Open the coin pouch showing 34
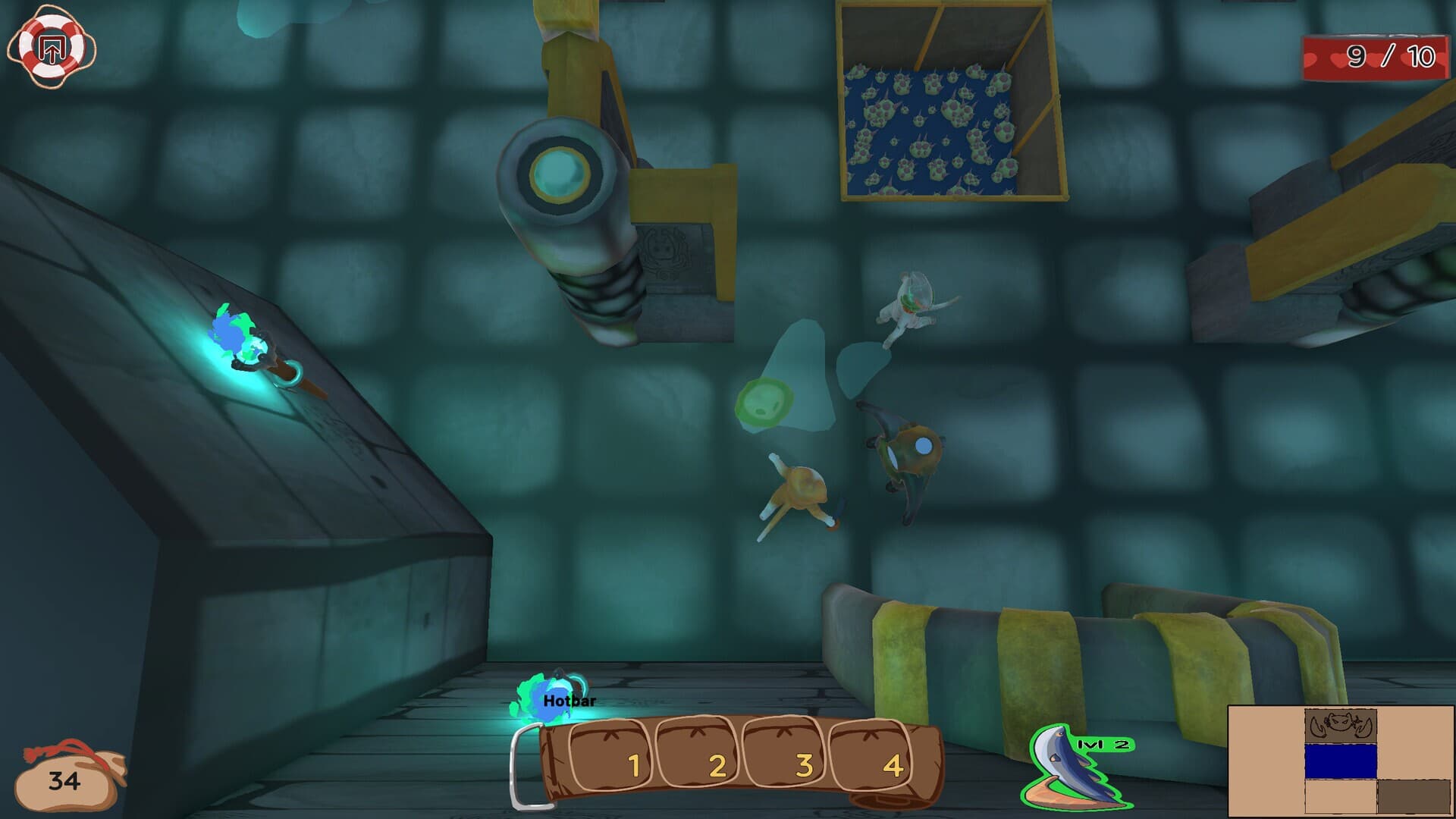 point(68,778)
